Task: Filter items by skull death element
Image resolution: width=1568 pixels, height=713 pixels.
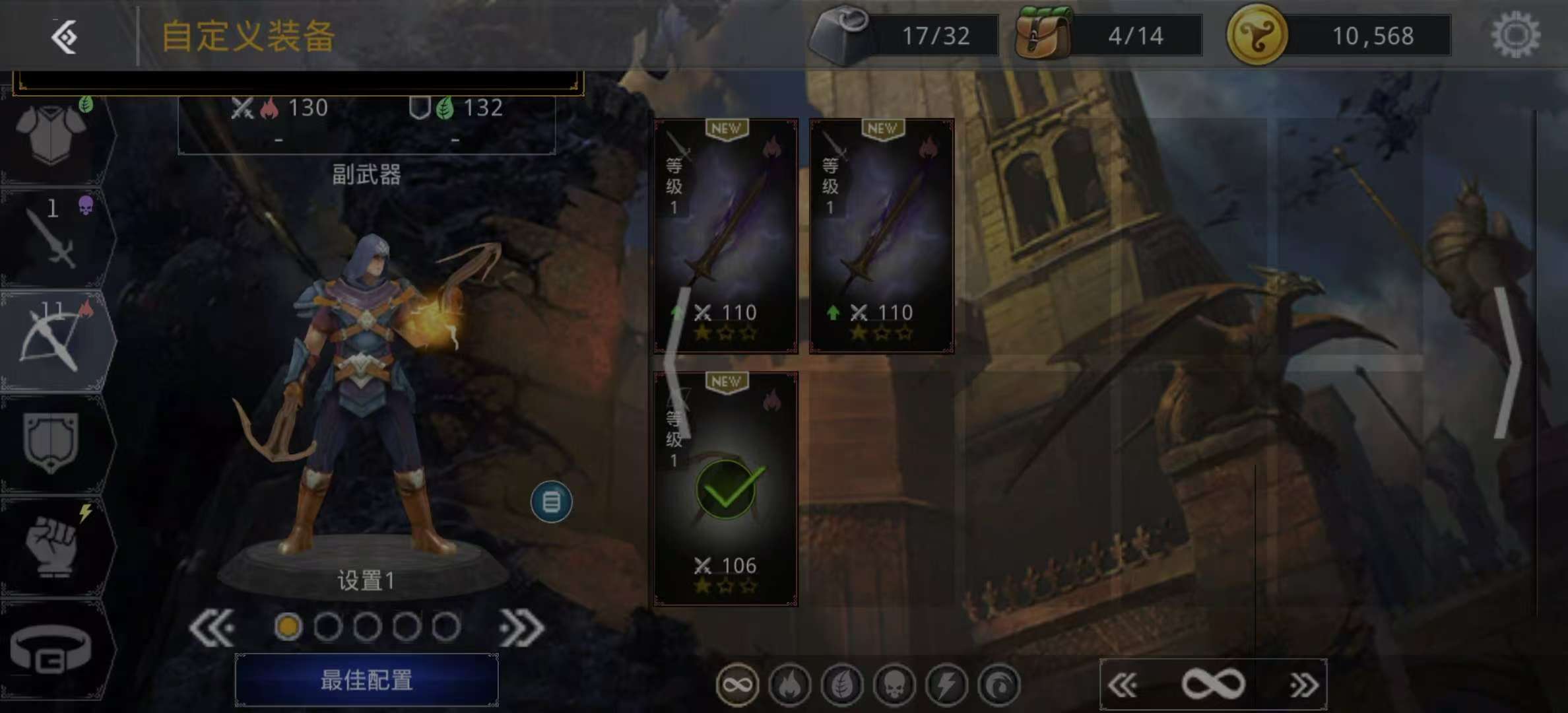Action: (894, 685)
